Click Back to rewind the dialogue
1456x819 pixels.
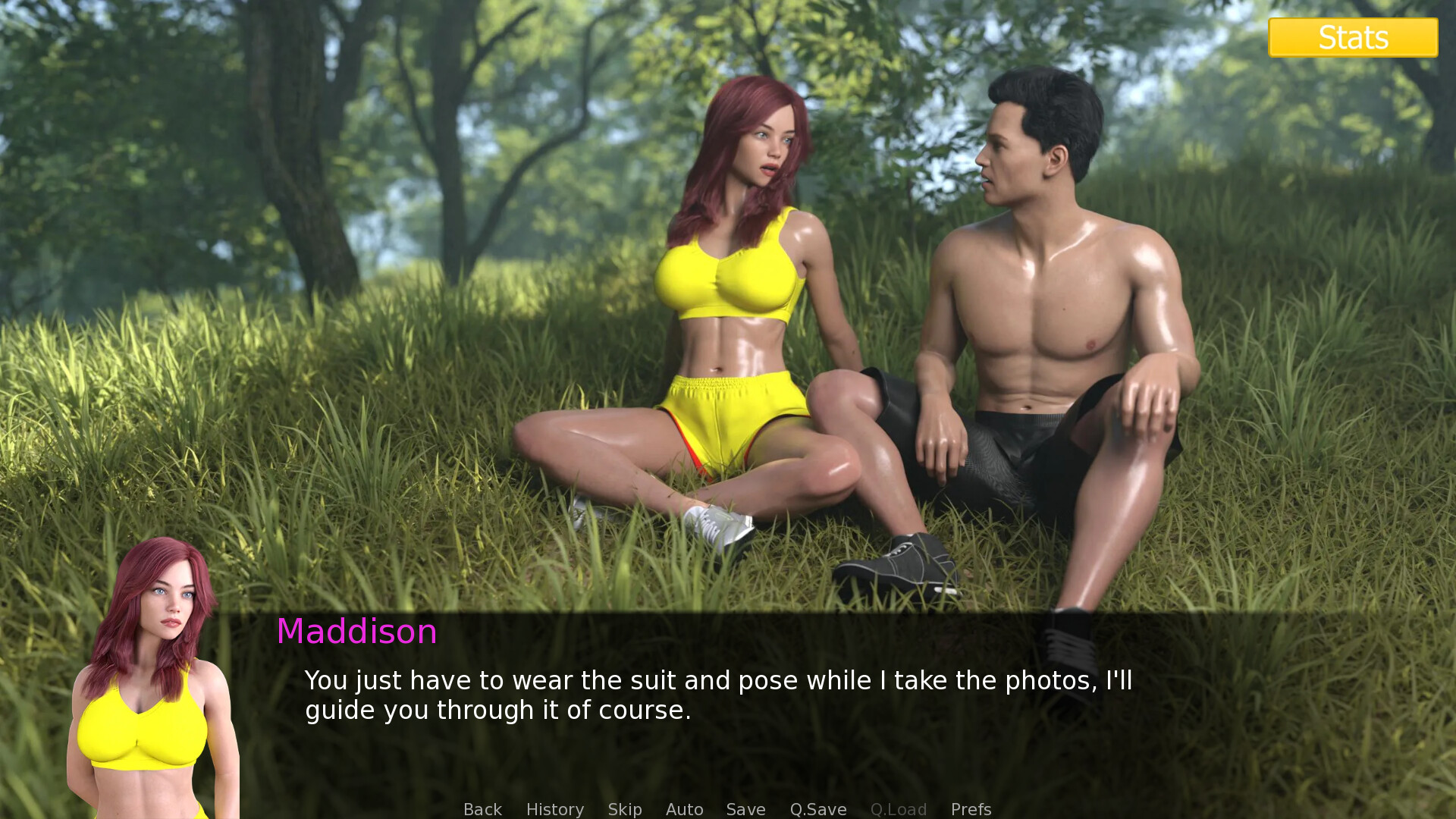(482, 808)
